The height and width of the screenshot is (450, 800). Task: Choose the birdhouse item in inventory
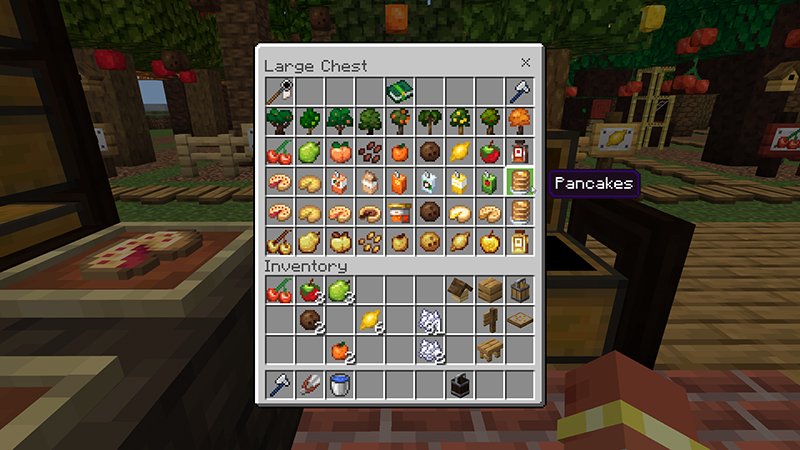[x=460, y=291]
